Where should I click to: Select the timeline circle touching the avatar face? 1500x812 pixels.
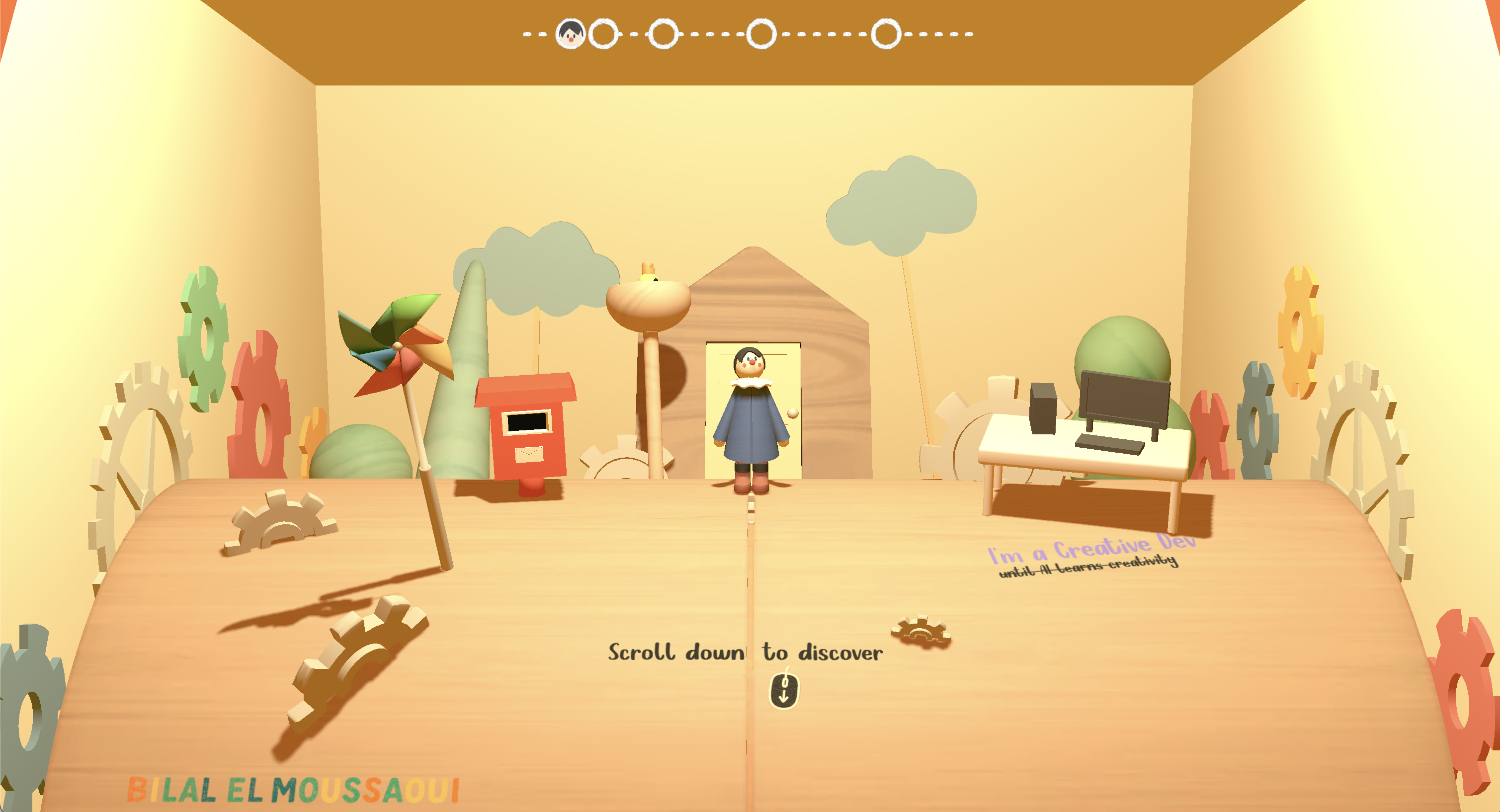tap(603, 34)
